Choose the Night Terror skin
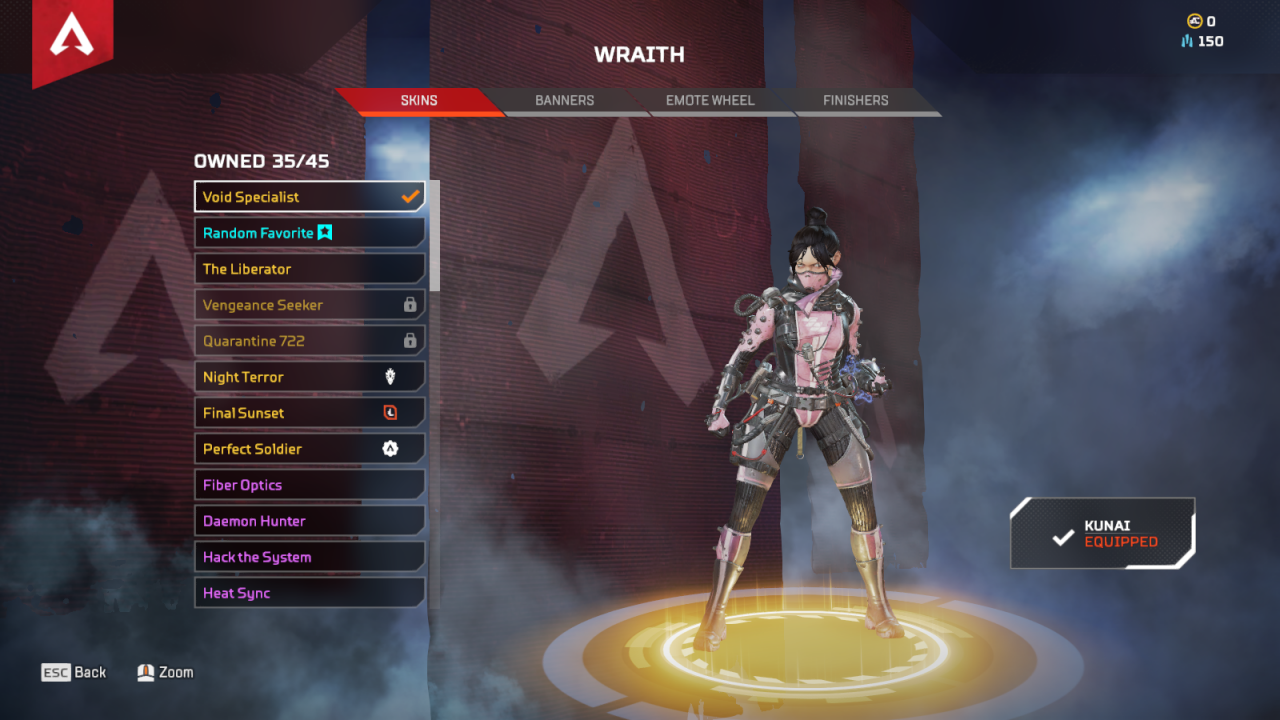 click(309, 377)
